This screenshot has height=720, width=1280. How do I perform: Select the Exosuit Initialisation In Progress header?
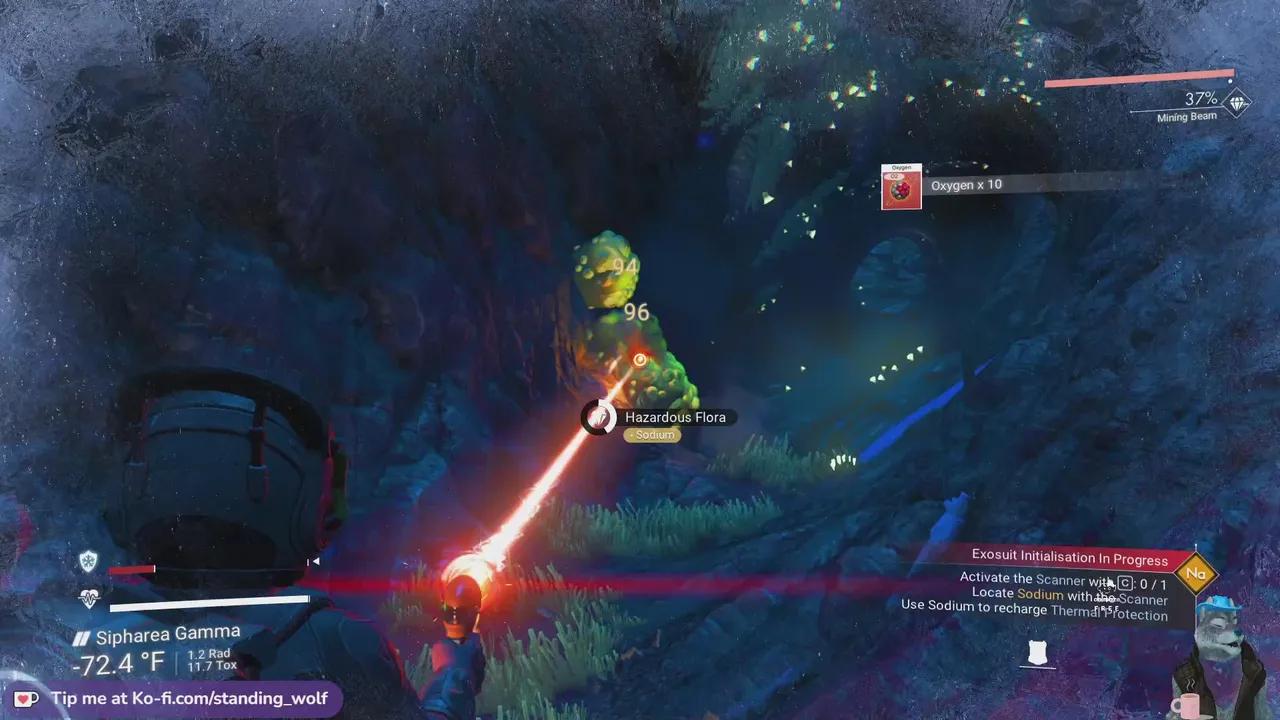pyautogui.click(x=1069, y=559)
